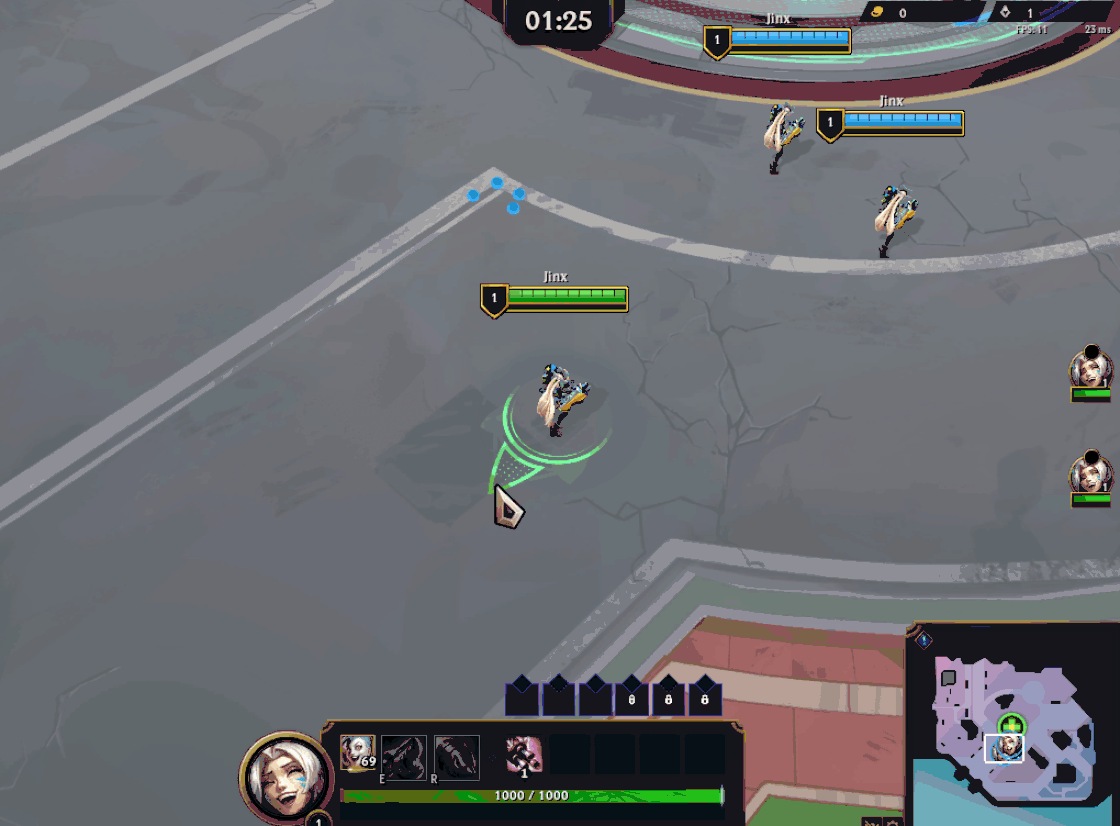Click the diamond ping button above minimap
The width and height of the screenshot is (1120, 826).
[924, 640]
